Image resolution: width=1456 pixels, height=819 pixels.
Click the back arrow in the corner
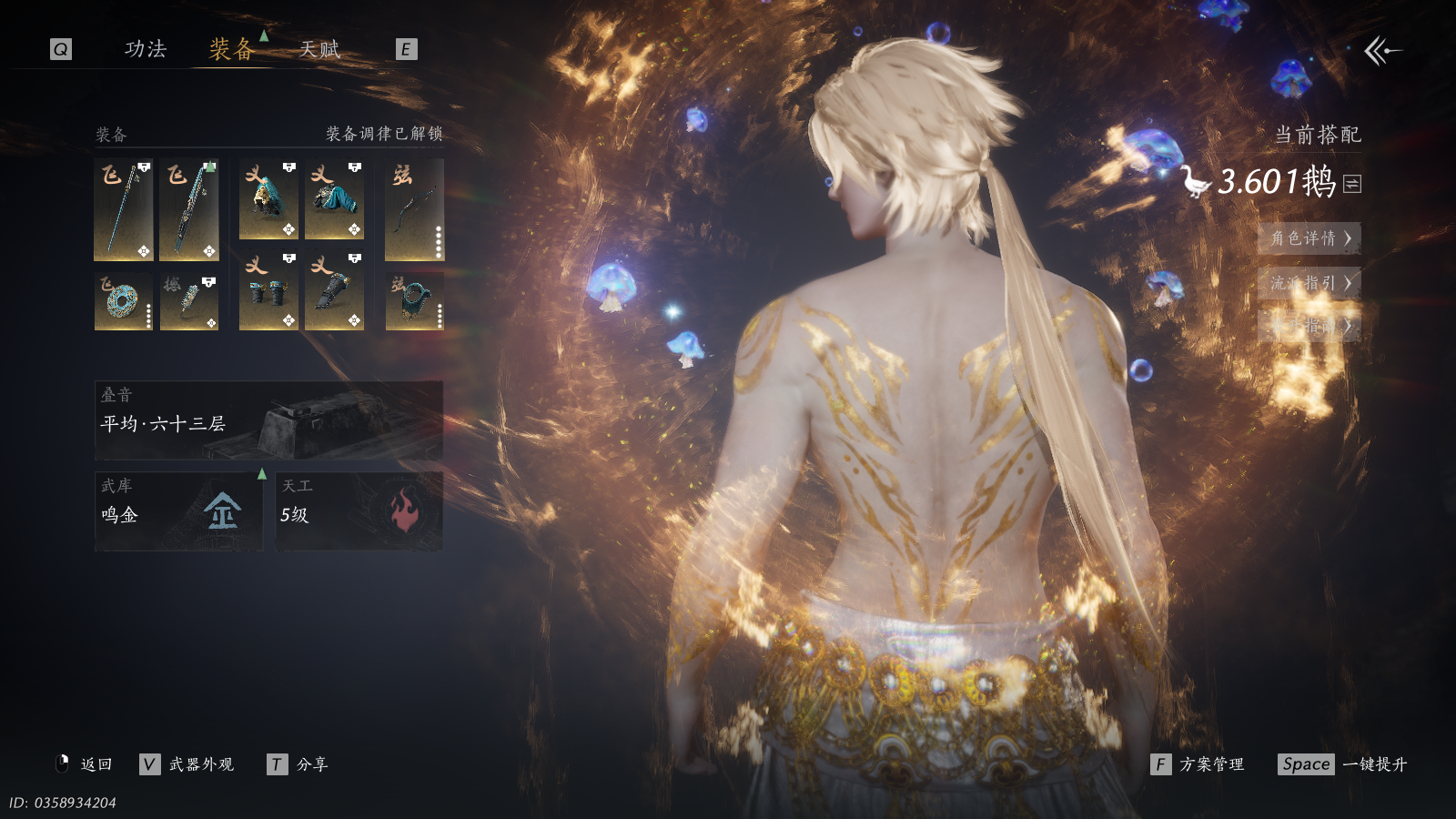click(x=1381, y=51)
